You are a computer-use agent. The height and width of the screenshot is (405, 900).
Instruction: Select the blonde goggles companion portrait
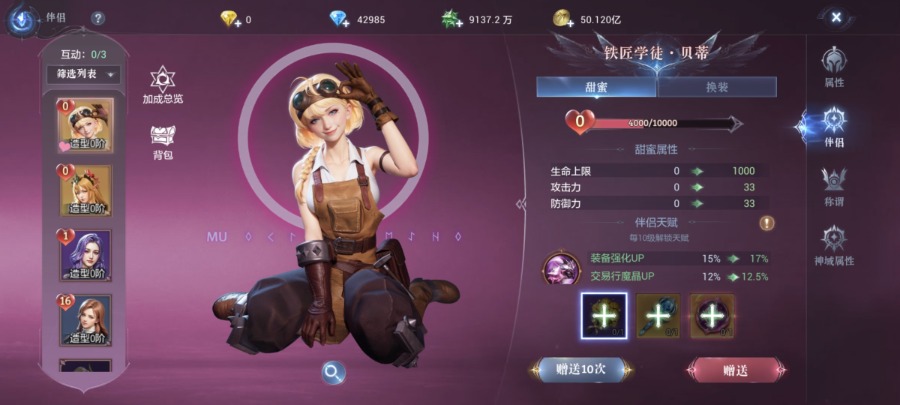(x=86, y=126)
